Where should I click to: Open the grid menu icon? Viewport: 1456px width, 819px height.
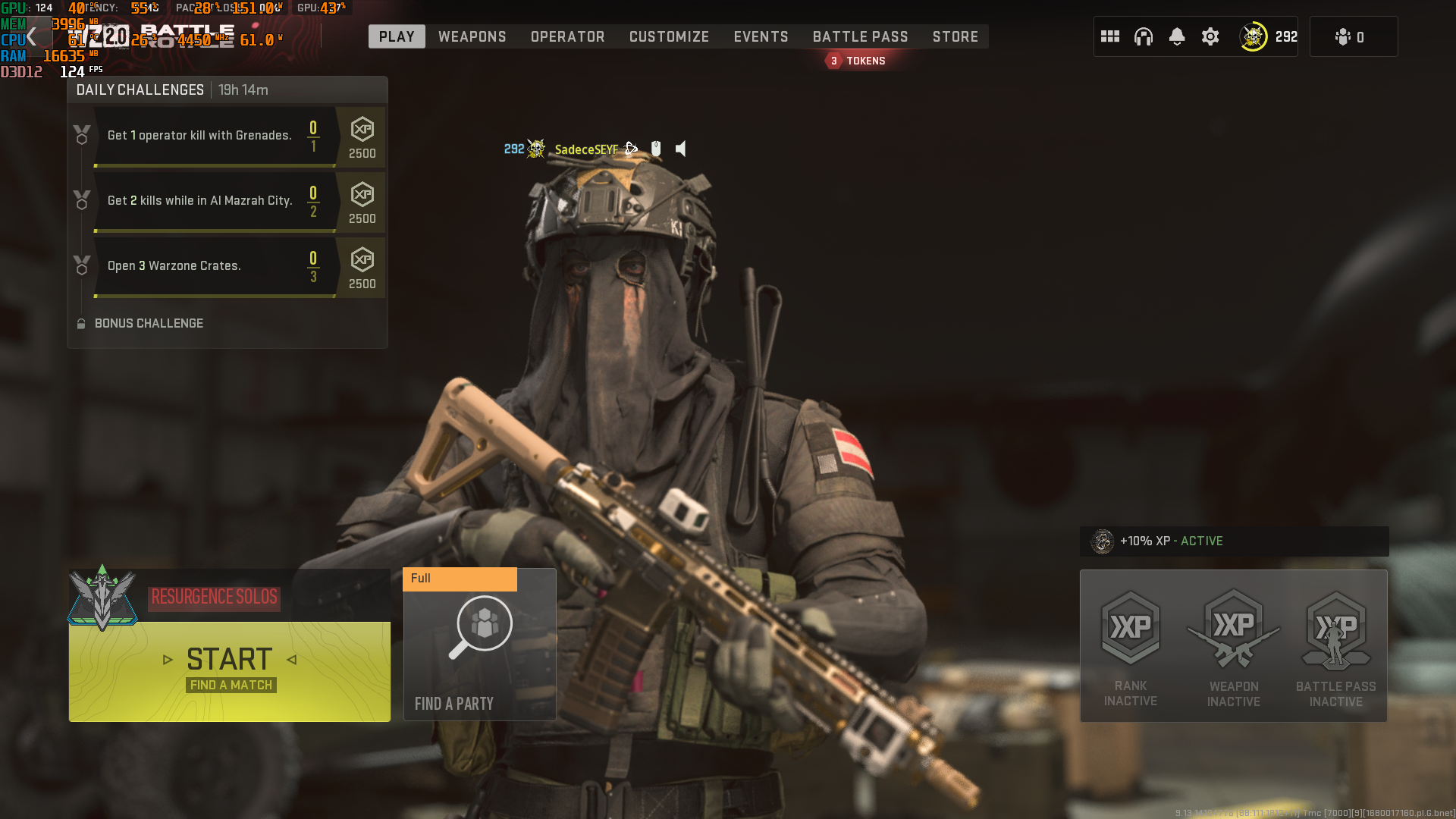[x=1110, y=36]
